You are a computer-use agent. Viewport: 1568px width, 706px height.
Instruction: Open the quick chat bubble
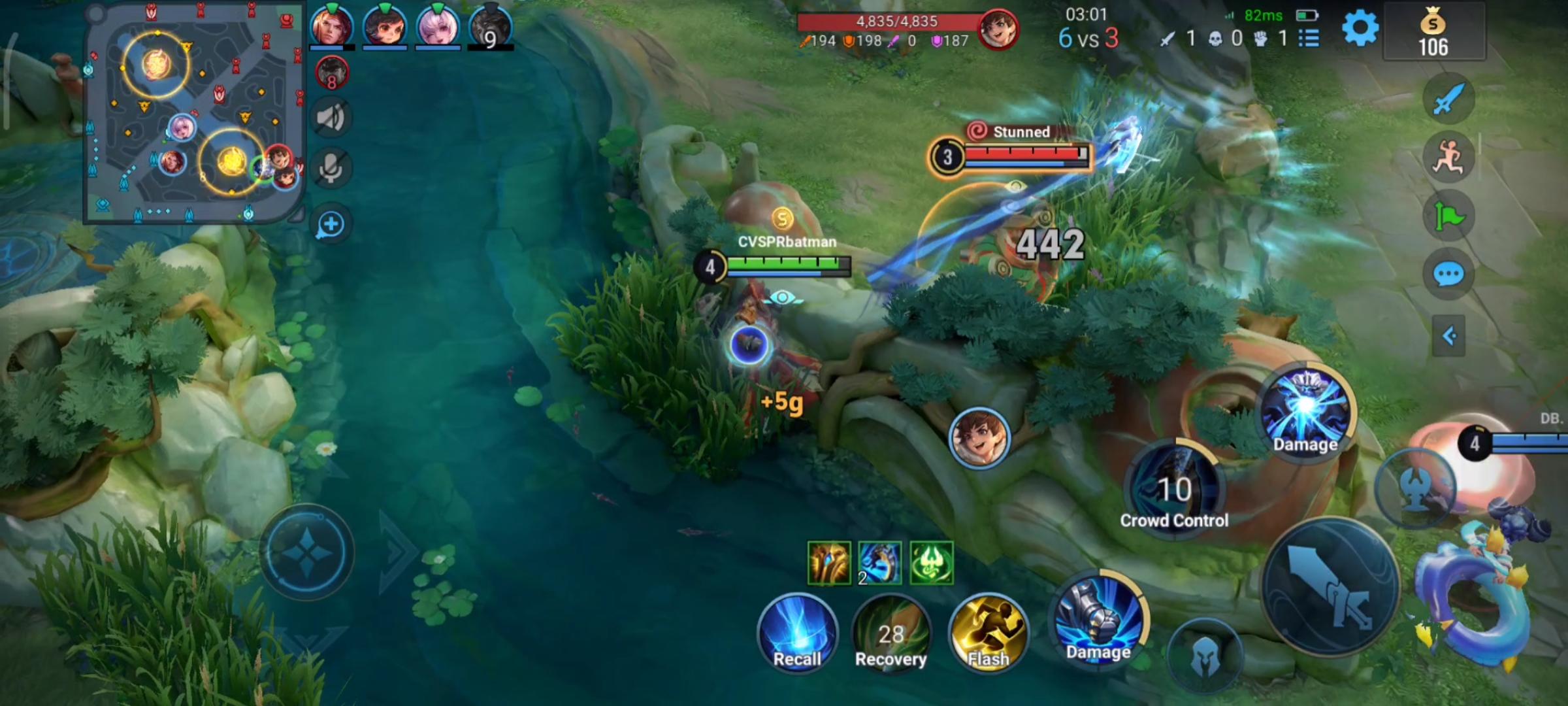click(x=1448, y=275)
